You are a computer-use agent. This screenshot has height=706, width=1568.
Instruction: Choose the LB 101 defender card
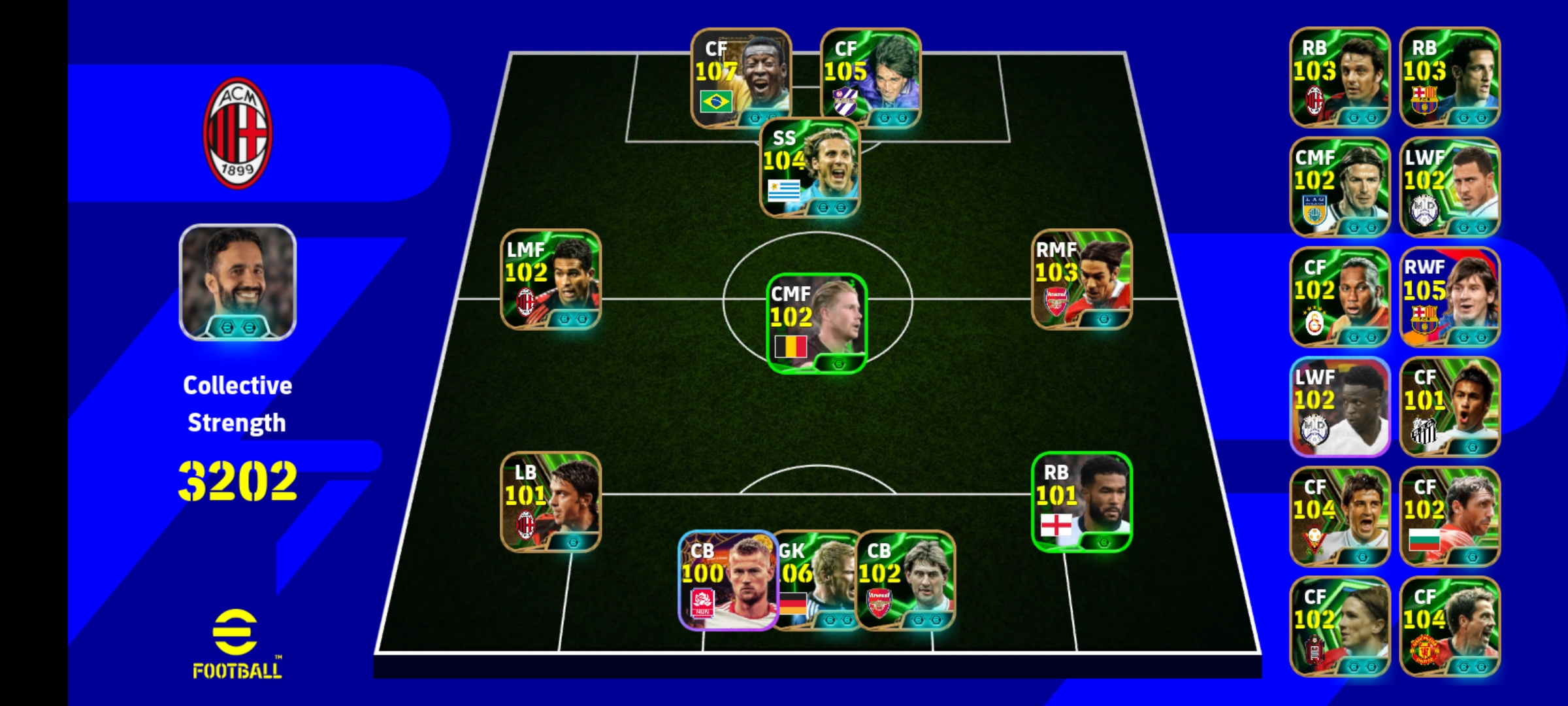(x=550, y=502)
